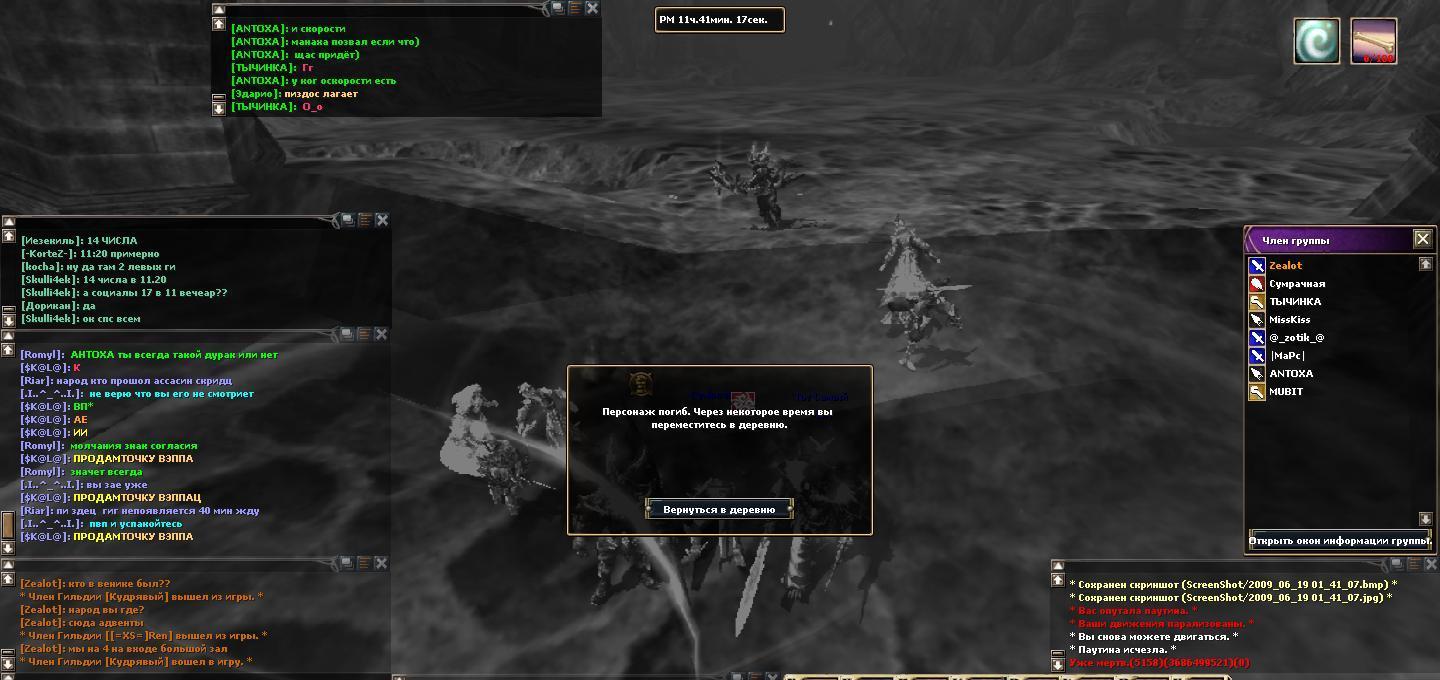Viewport: 1440px width, 680px height.
Task: Open the group information window button
Action: coord(1340,541)
